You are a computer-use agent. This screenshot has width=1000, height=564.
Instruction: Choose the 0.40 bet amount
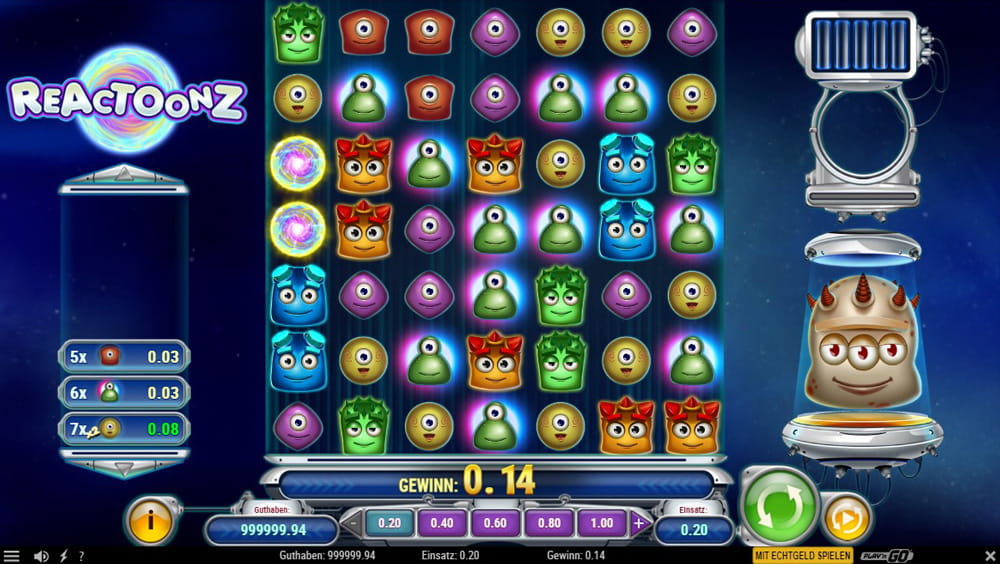441,522
